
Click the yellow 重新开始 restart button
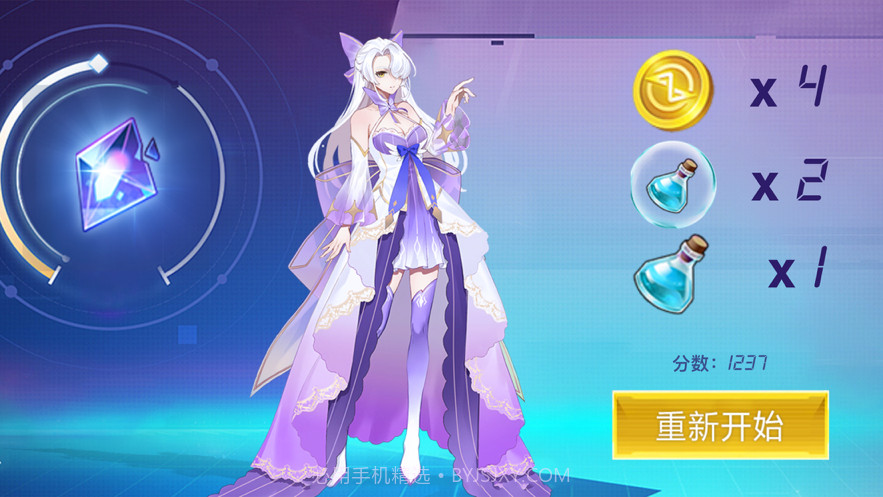tap(720, 426)
